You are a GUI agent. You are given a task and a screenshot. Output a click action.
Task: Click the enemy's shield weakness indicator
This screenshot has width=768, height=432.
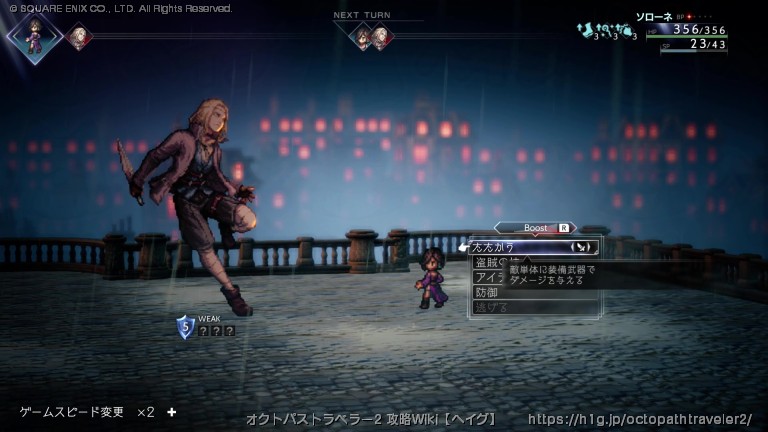[x=185, y=327]
